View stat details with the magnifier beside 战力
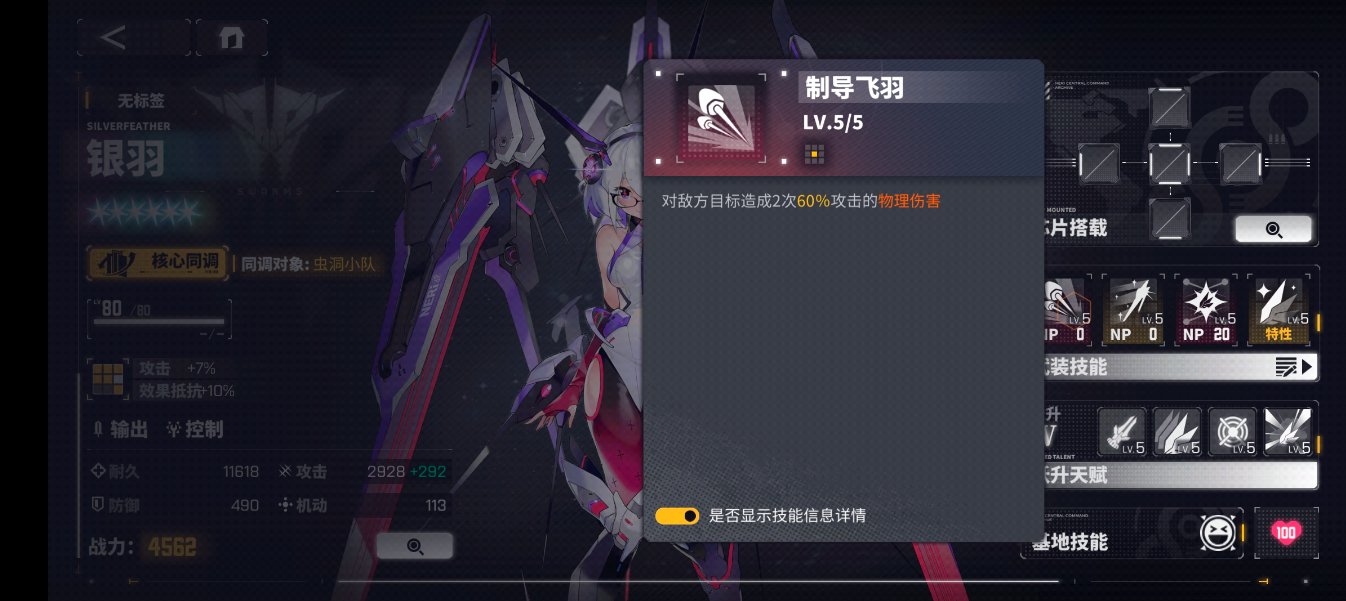This screenshot has width=1346, height=601. click(x=415, y=546)
